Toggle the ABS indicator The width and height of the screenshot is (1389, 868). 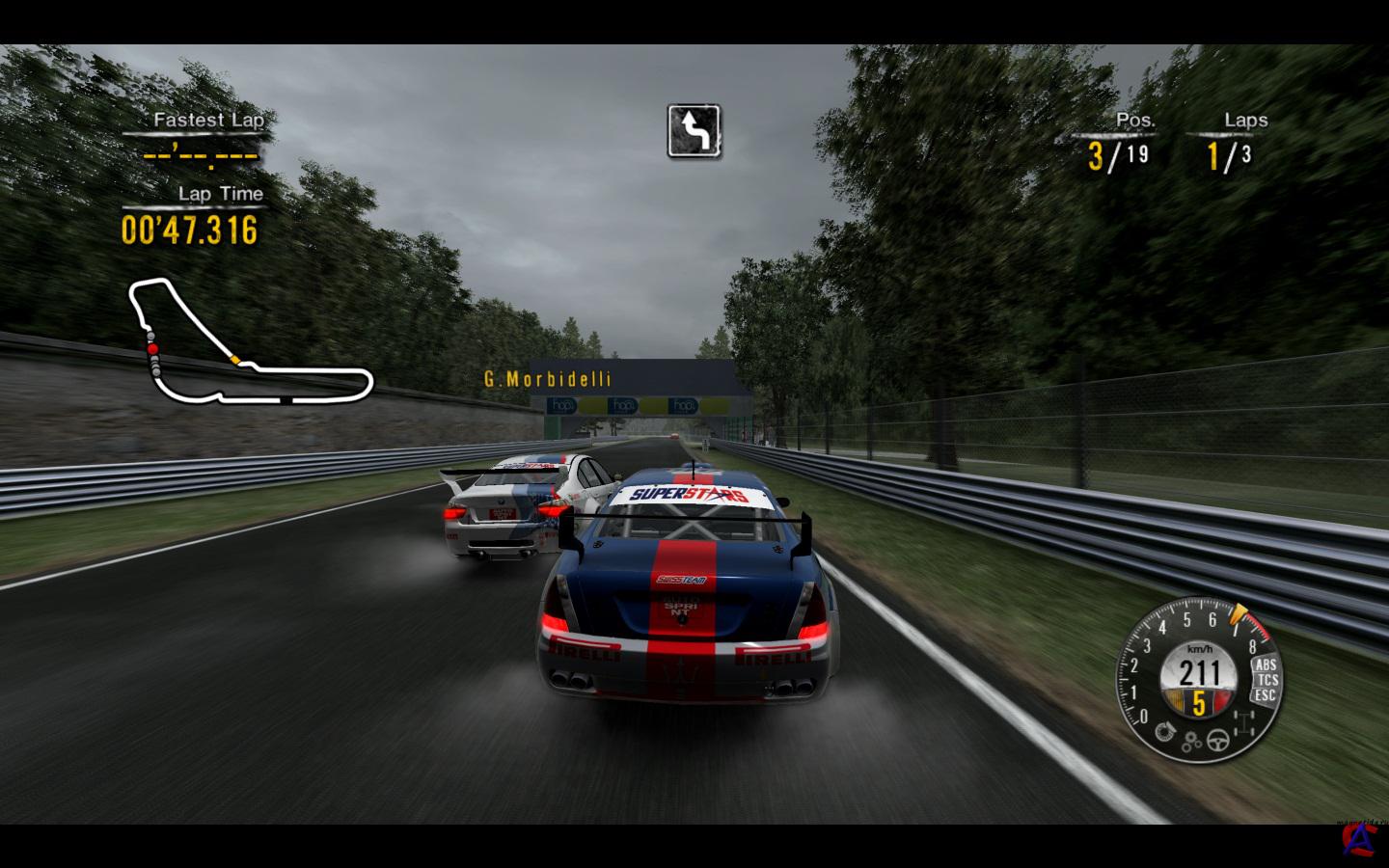pos(1265,665)
